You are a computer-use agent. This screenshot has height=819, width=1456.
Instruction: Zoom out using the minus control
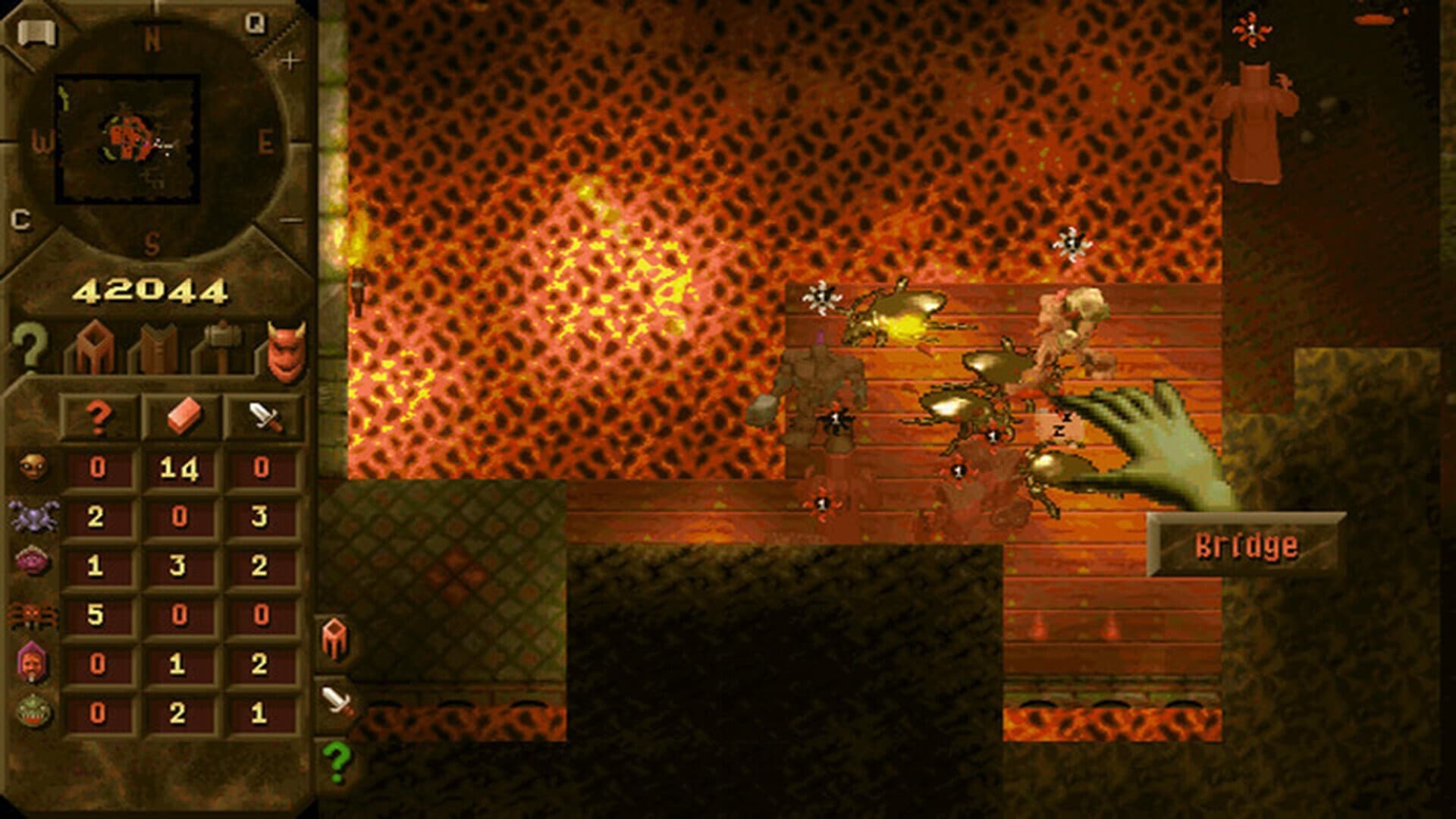click(293, 220)
